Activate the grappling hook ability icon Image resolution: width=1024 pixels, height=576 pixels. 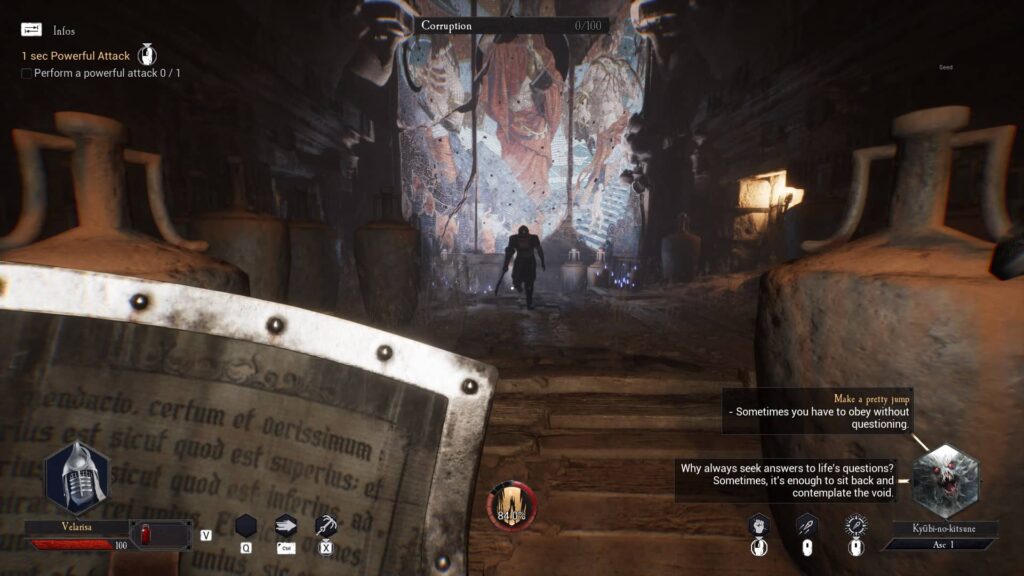(x=325, y=525)
